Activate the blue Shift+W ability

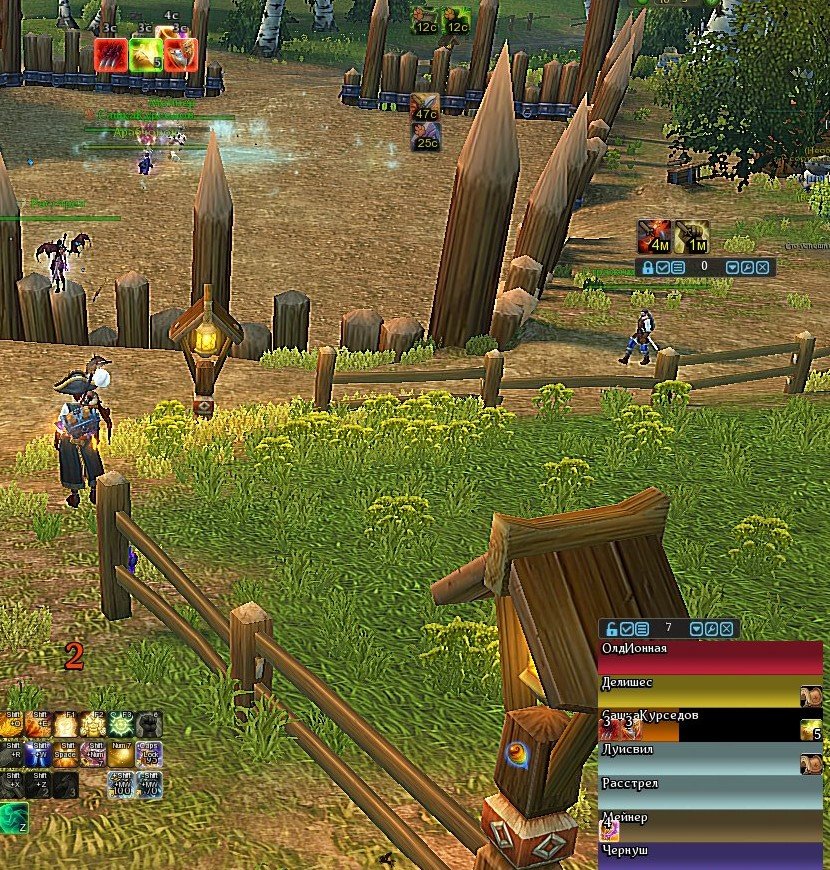pos(40,754)
